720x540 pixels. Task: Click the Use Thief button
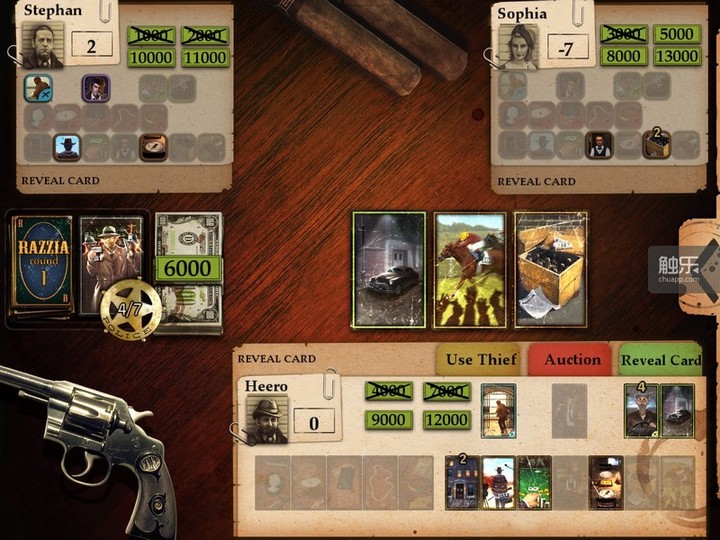480,360
